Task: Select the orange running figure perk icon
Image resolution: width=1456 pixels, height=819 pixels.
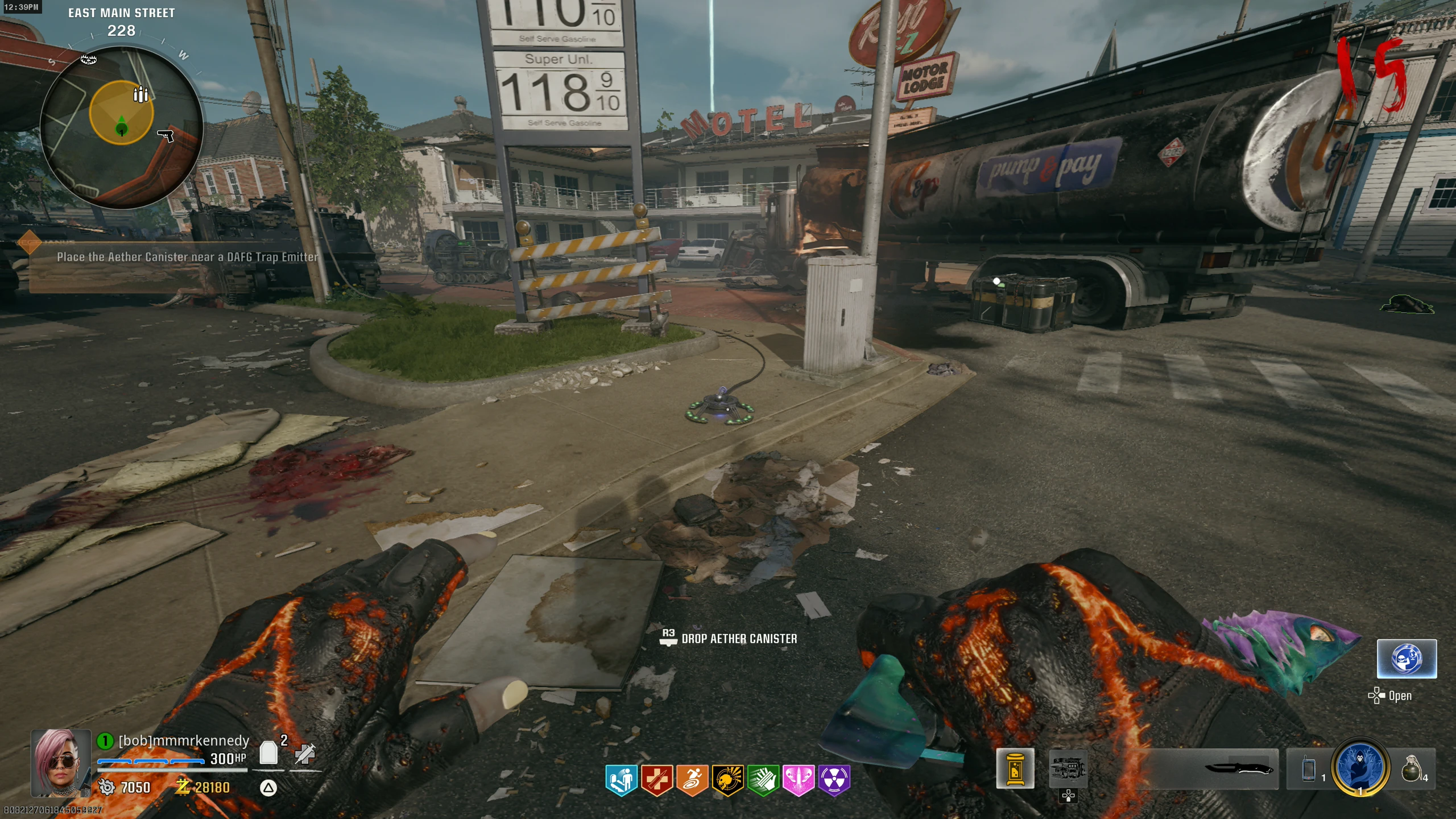Action: point(692,779)
